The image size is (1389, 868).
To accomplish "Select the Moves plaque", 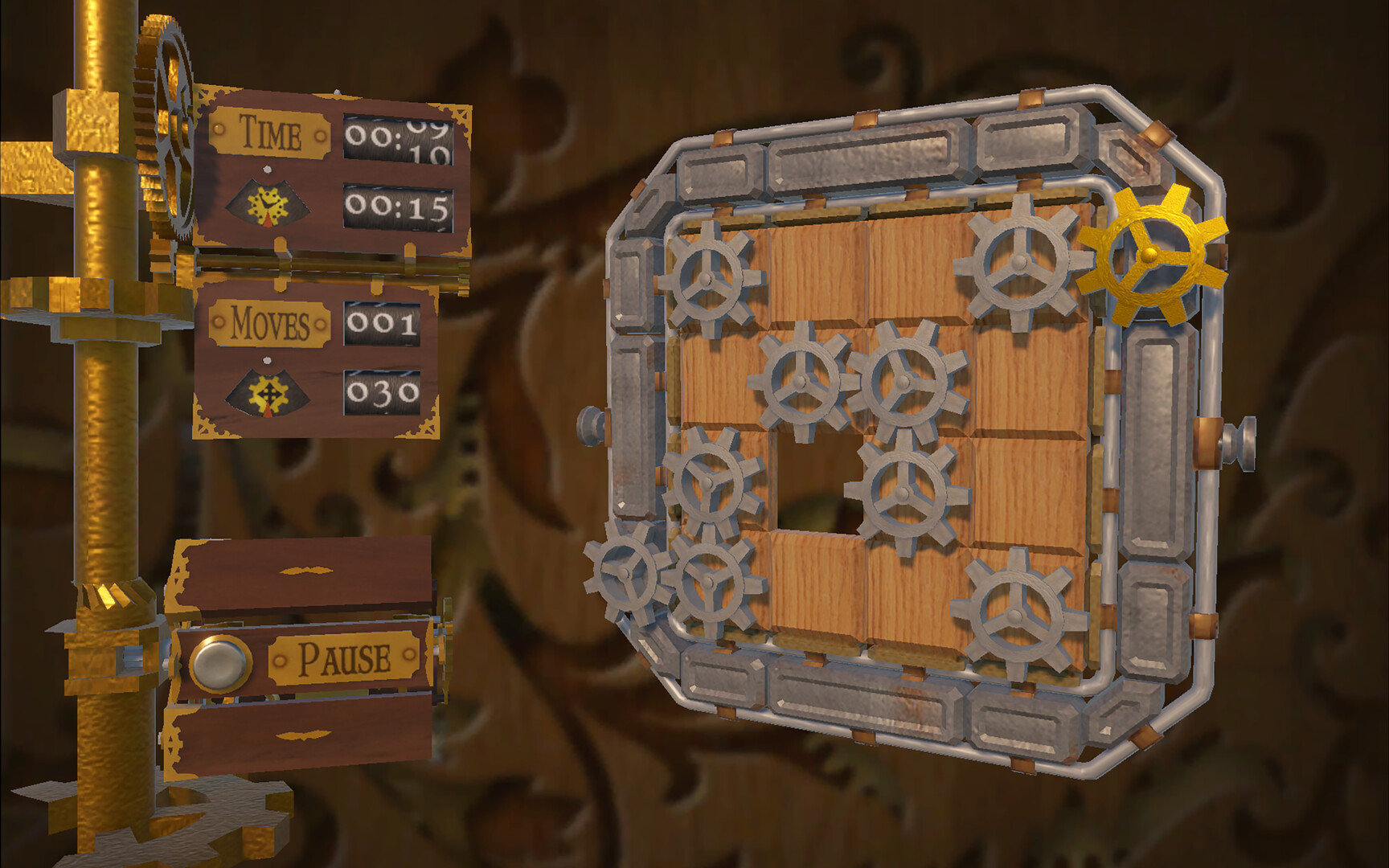I will (269, 322).
